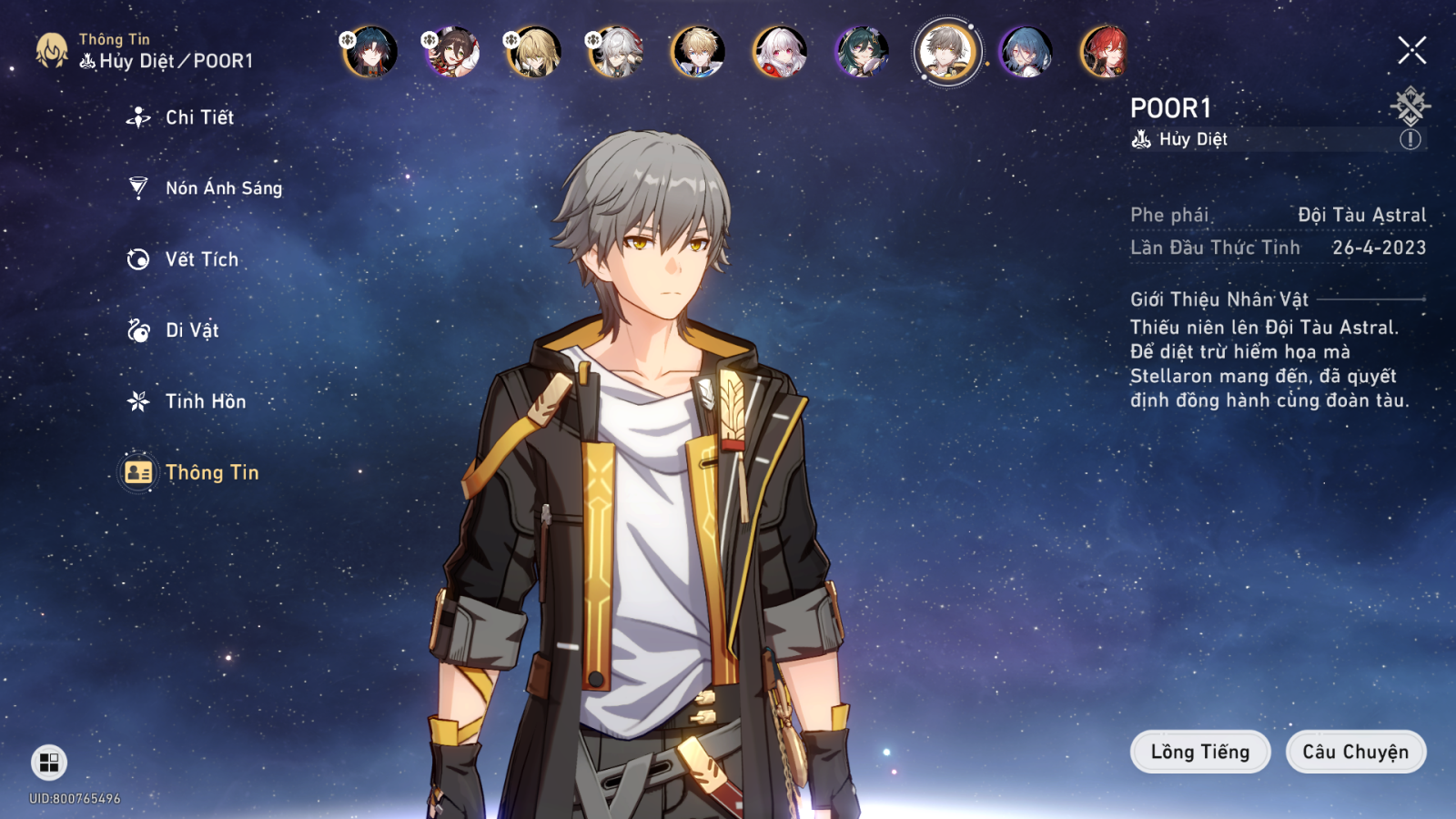Select the long blonde-haired character portrait
Viewport: 1456px width, 819px height.
534,51
